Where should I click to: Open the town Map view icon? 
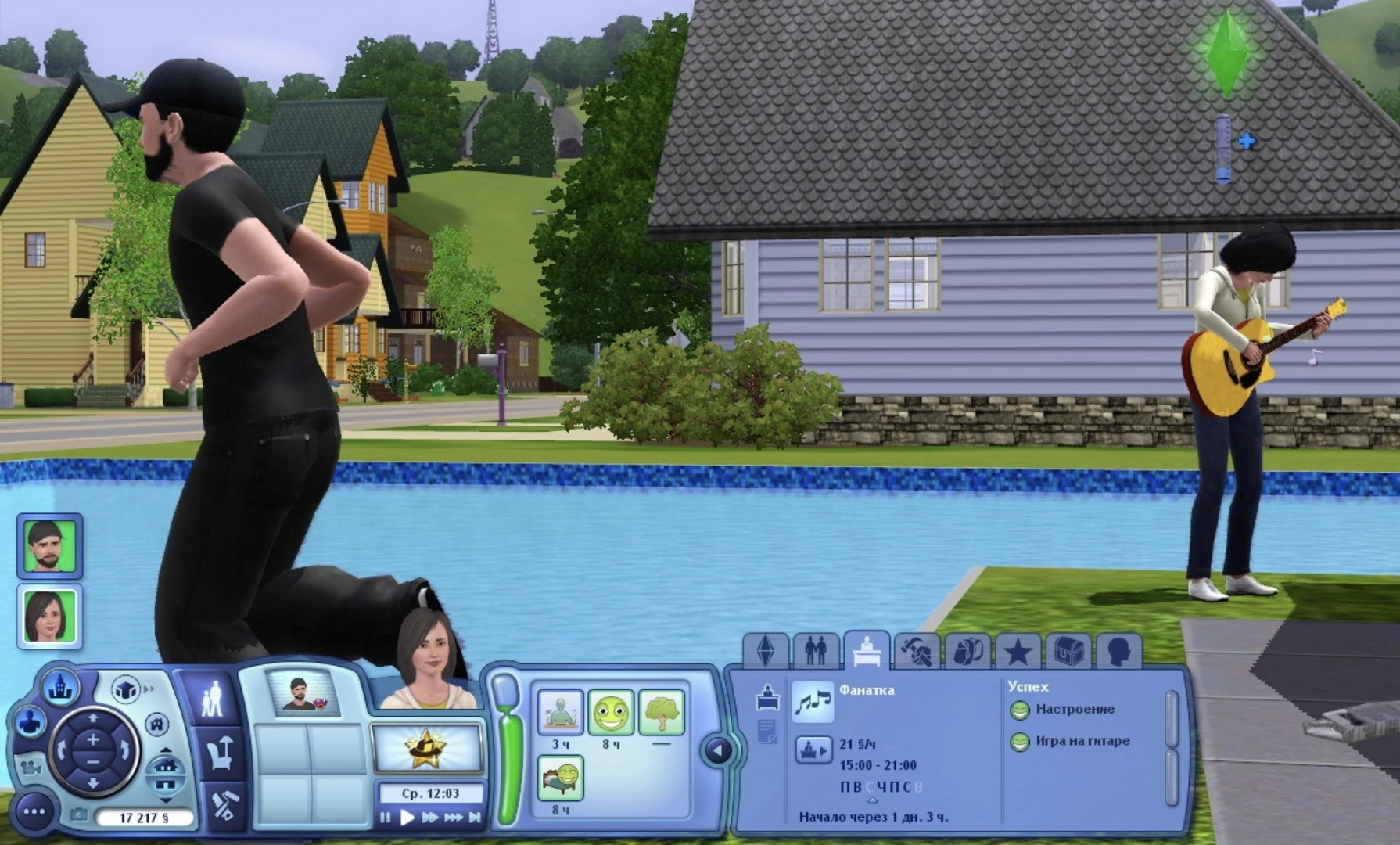[x=61, y=689]
